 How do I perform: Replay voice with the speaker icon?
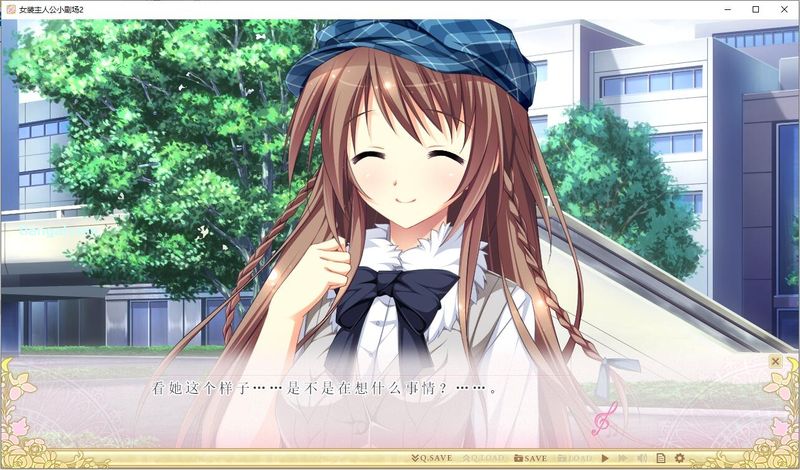pos(642,458)
